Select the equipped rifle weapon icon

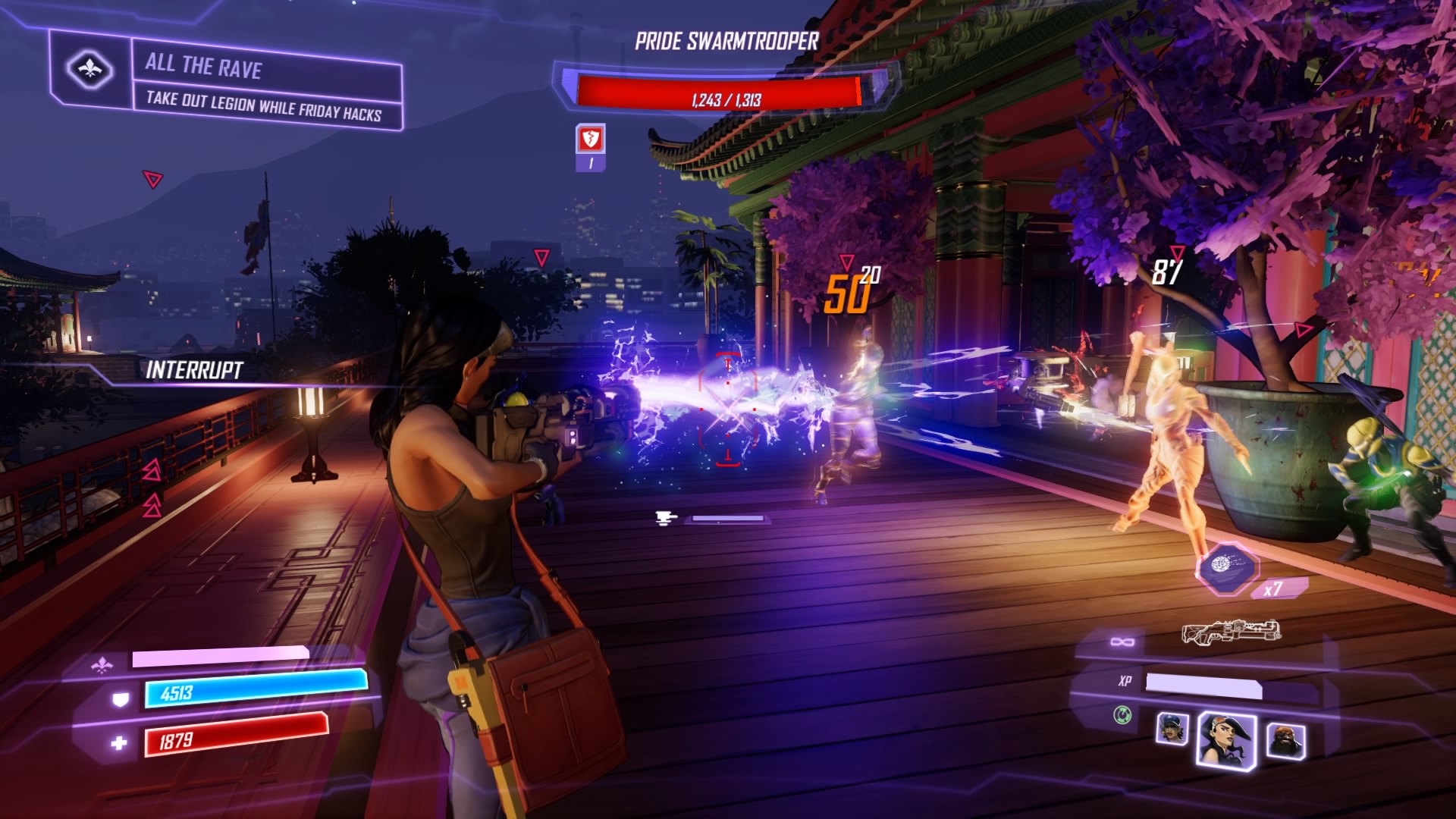pyautogui.click(x=1231, y=631)
